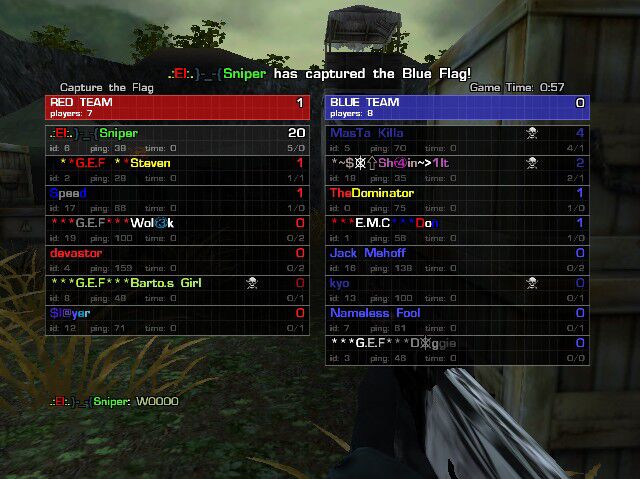Select the MasTa Killa player row
Viewport: 641px width, 479px height.
(457, 139)
